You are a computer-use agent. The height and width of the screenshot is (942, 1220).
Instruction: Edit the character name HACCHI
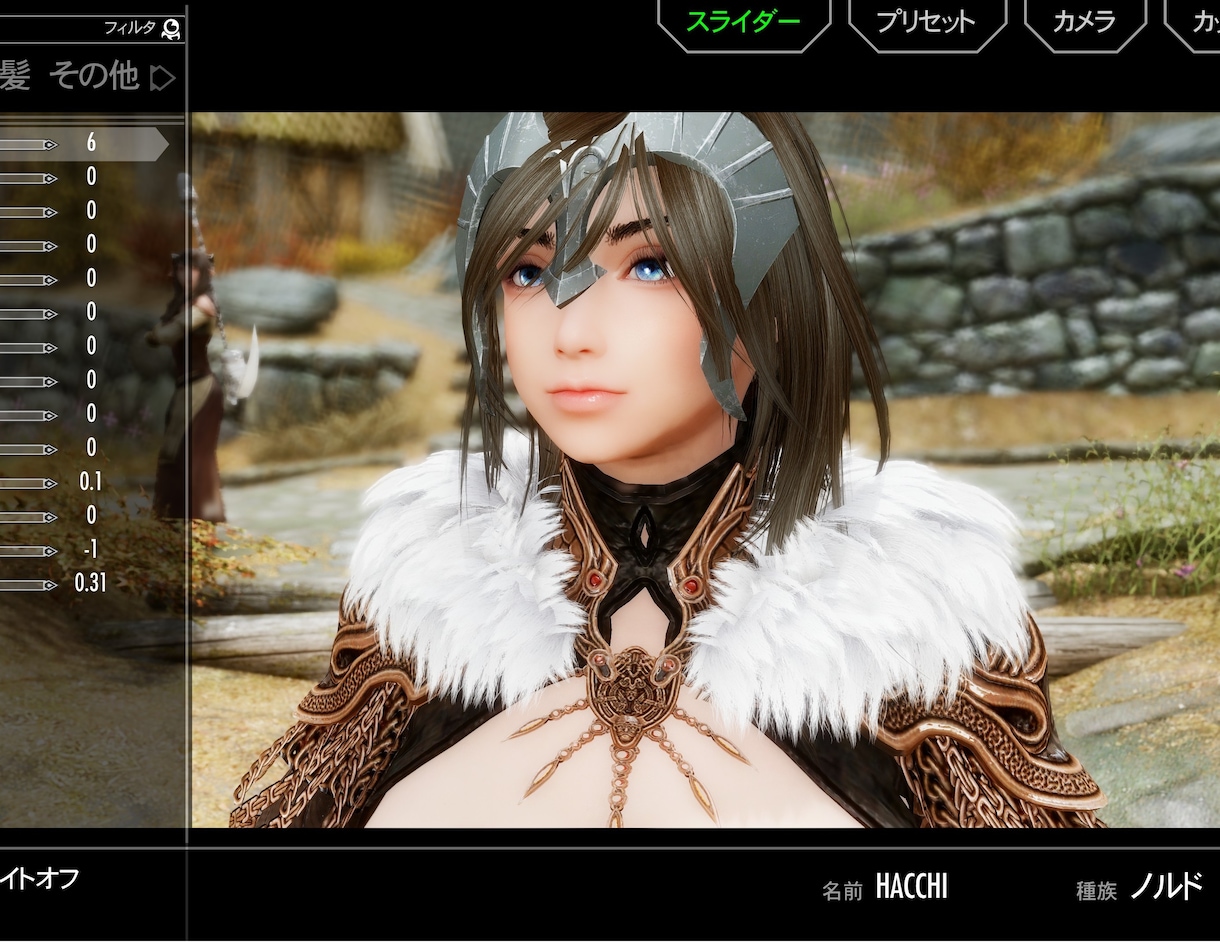point(911,887)
